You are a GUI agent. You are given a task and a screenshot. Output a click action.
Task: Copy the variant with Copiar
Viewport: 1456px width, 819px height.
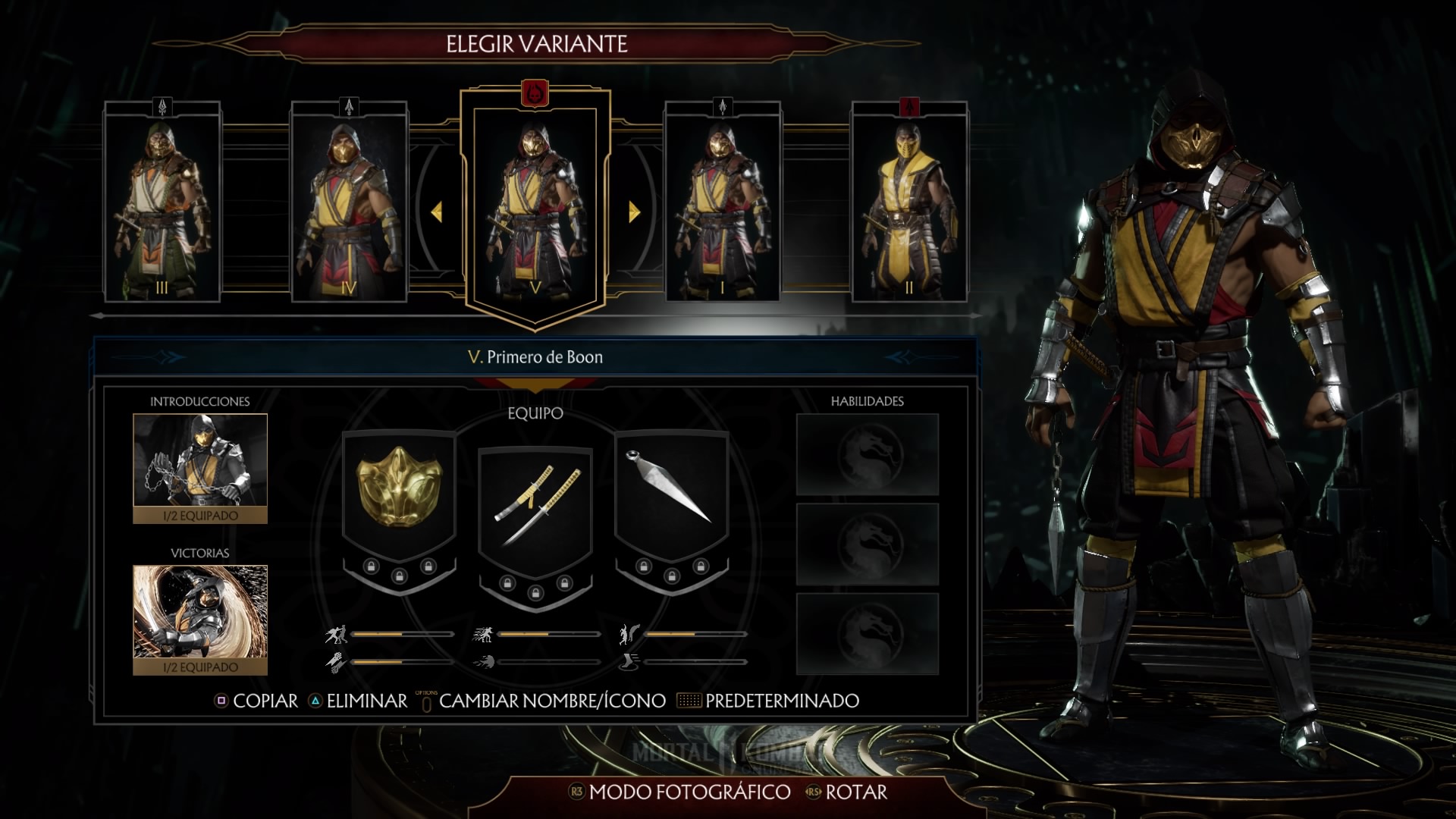click(x=256, y=701)
